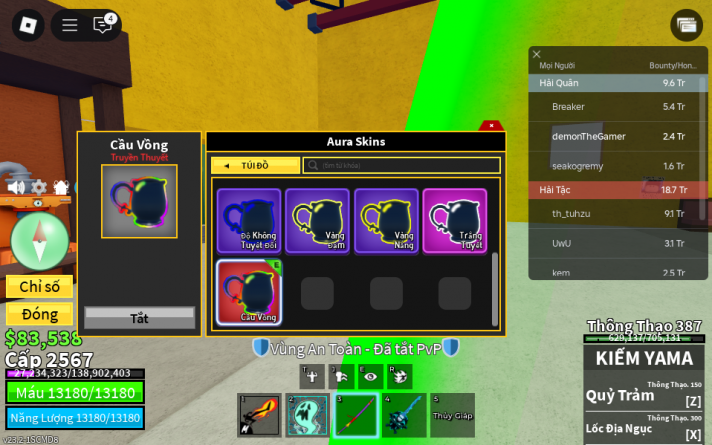Click the aura skin search box

coord(402,165)
